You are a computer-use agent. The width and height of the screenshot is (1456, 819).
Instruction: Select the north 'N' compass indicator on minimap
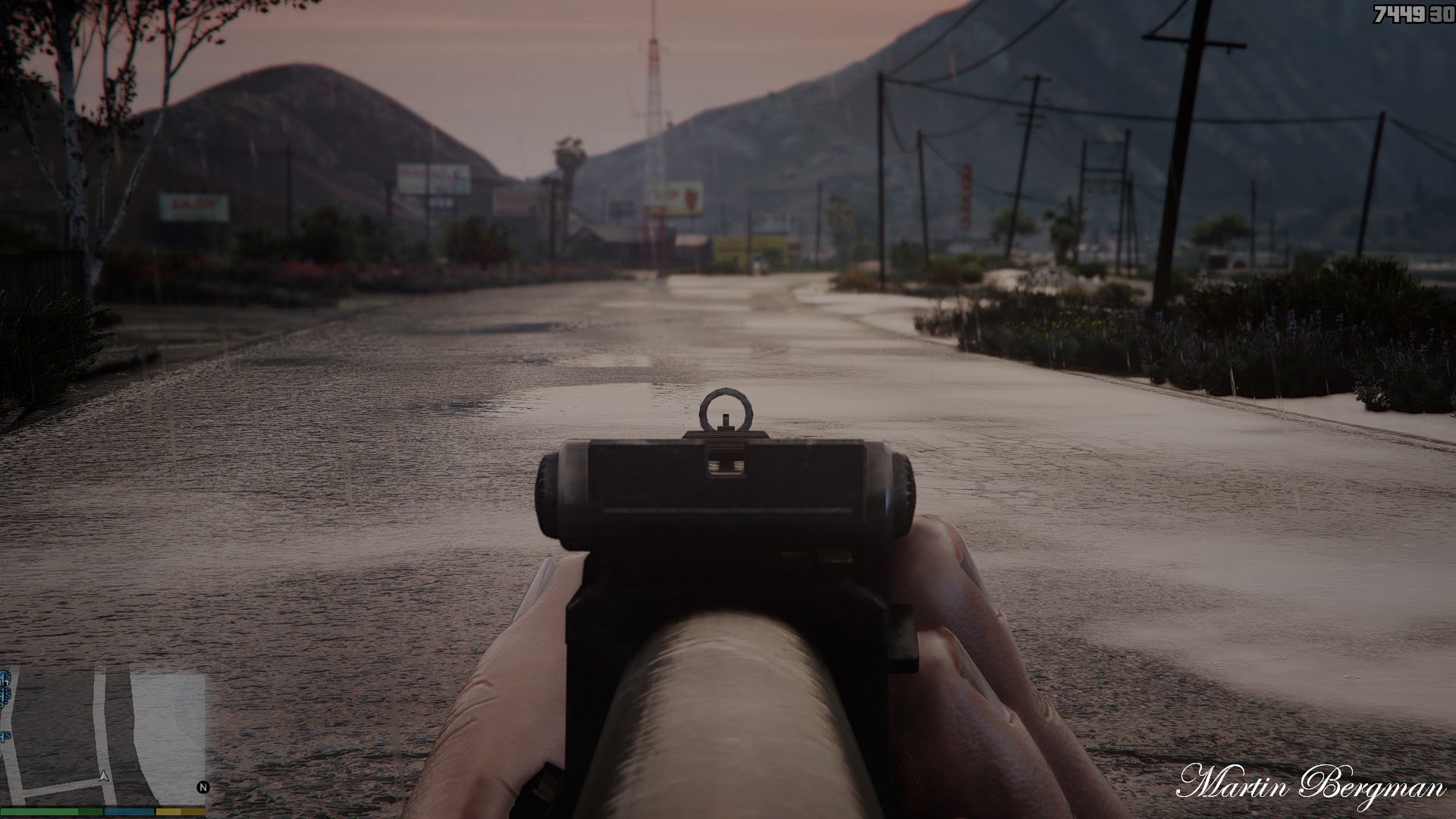click(203, 786)
